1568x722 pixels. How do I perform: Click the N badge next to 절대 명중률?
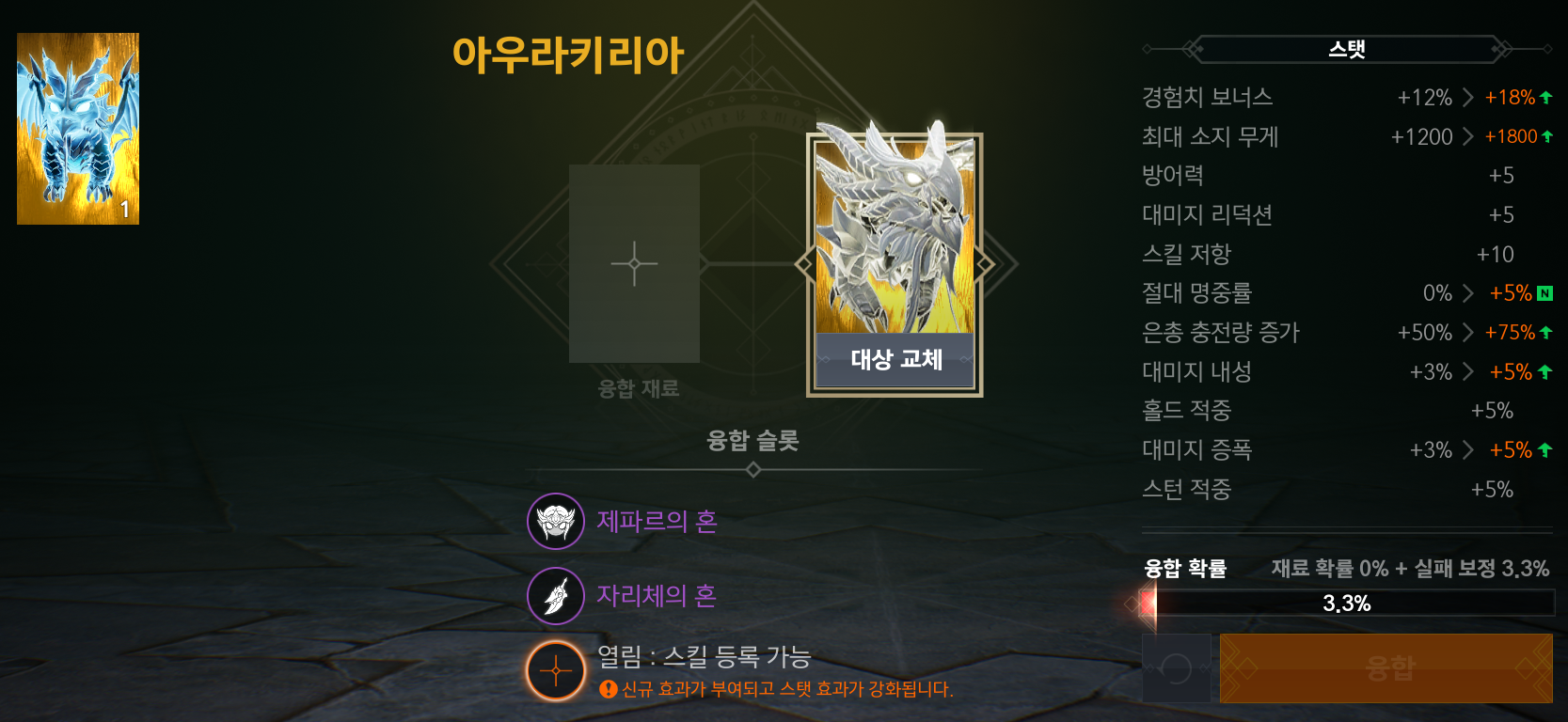1545,292
